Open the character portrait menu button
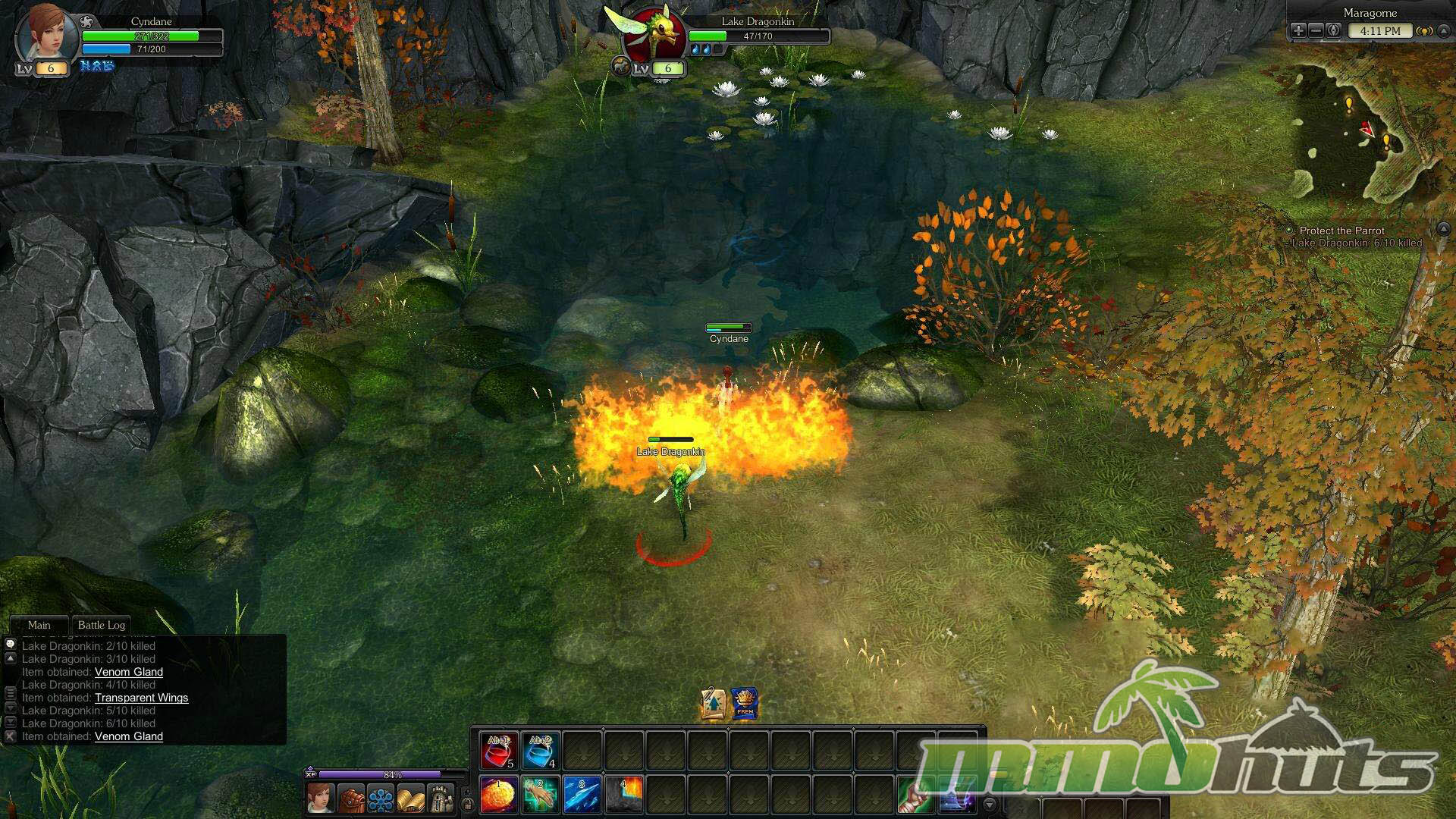 click(321, 799)
